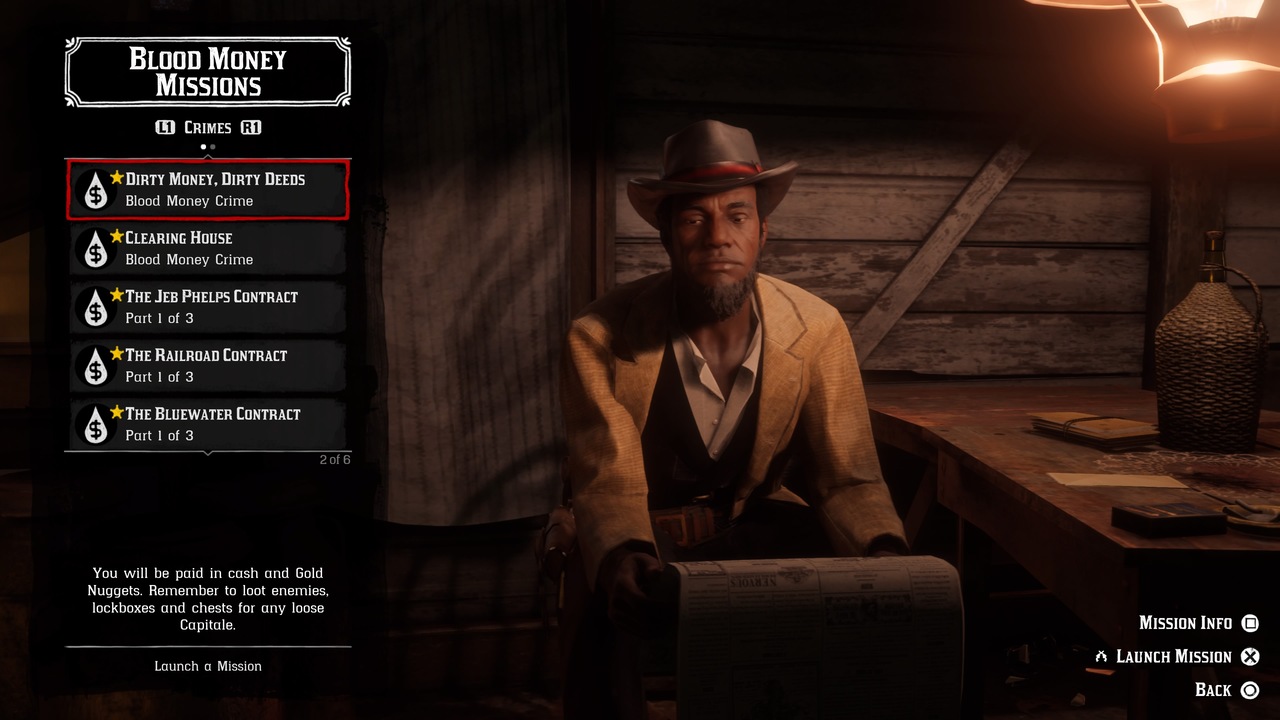Click the square button icon beside Mission Info
The height and width of the screenshot is (720, 1280).
point(1250,623)
